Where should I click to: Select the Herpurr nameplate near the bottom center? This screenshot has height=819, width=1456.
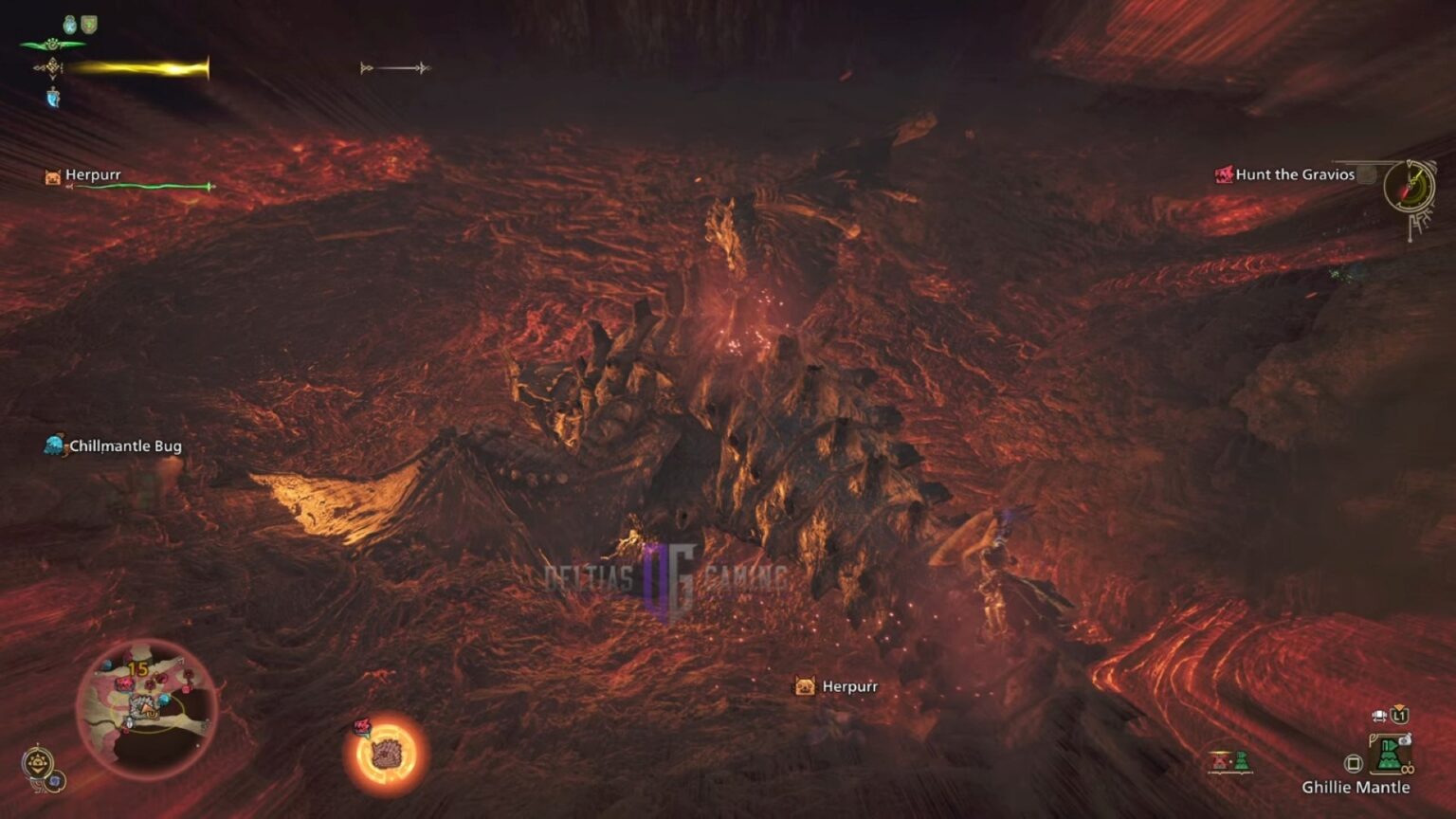point(849,684)
